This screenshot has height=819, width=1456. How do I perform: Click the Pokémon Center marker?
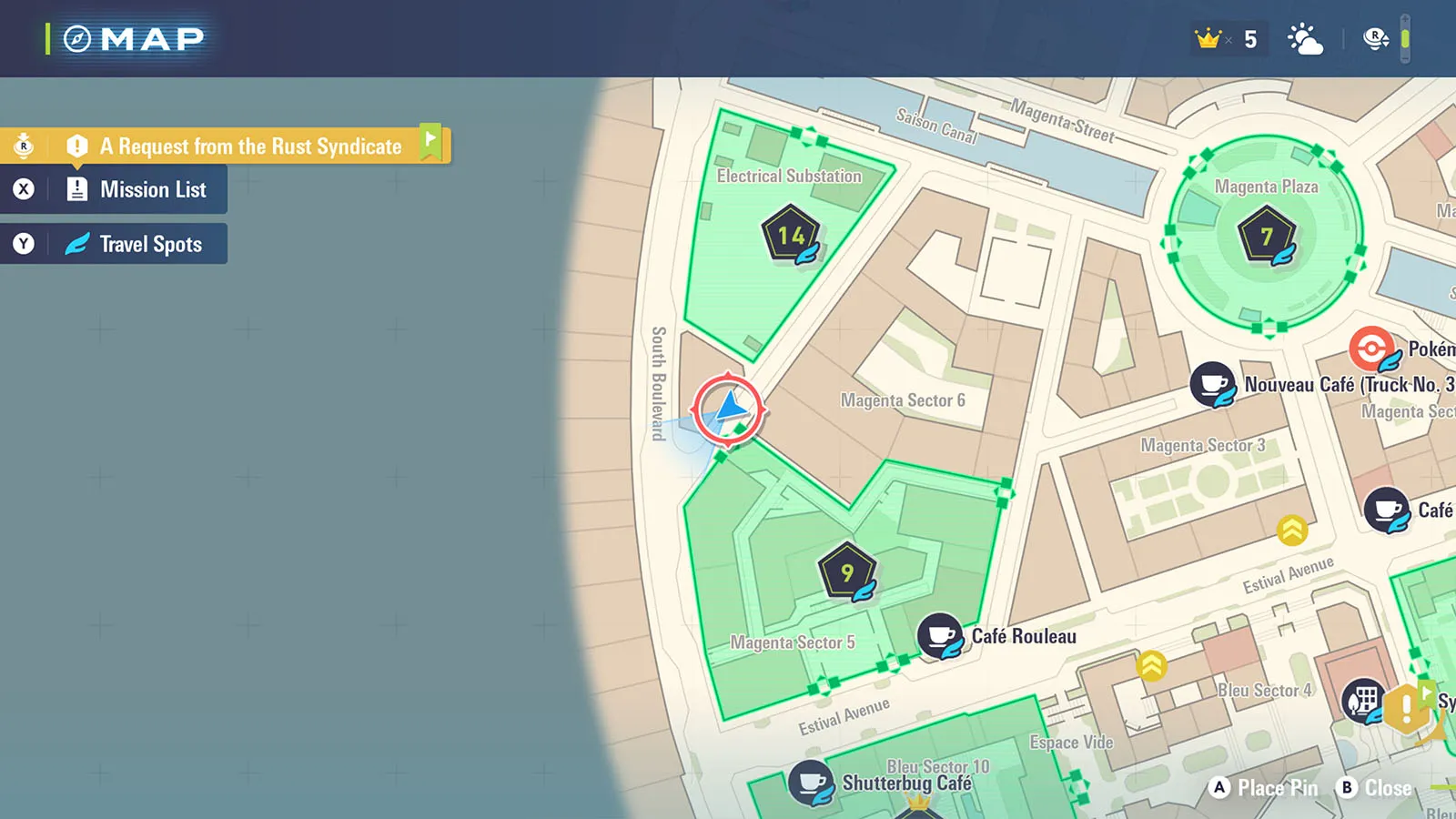click(x=1371, y=349)
